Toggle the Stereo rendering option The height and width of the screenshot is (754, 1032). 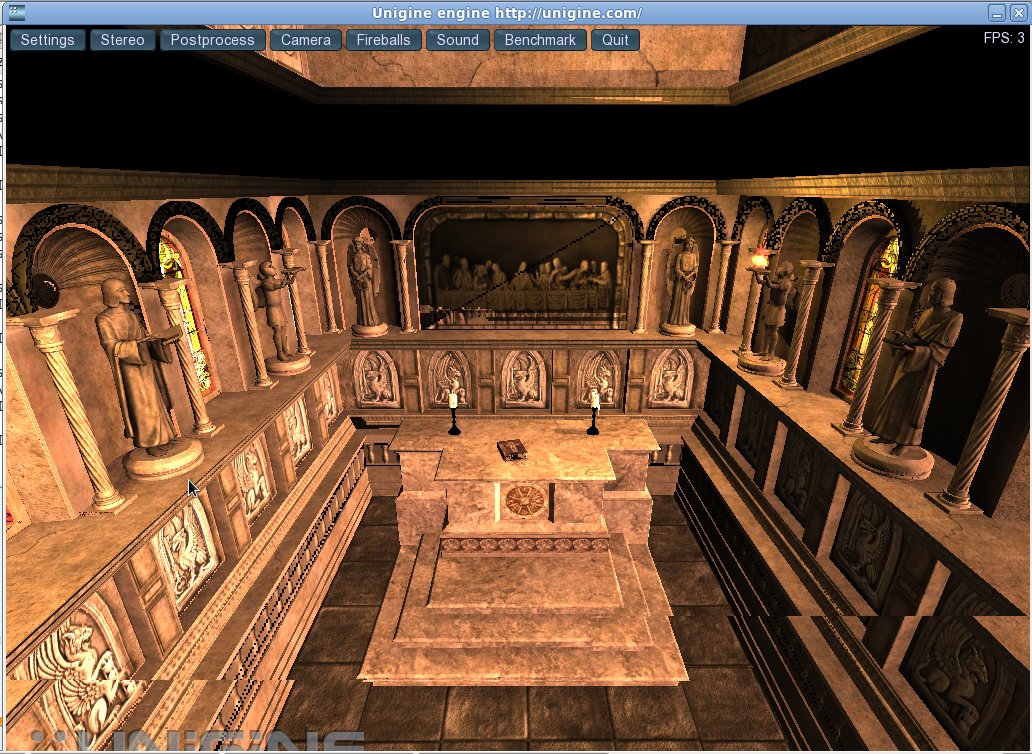point(123,40)
